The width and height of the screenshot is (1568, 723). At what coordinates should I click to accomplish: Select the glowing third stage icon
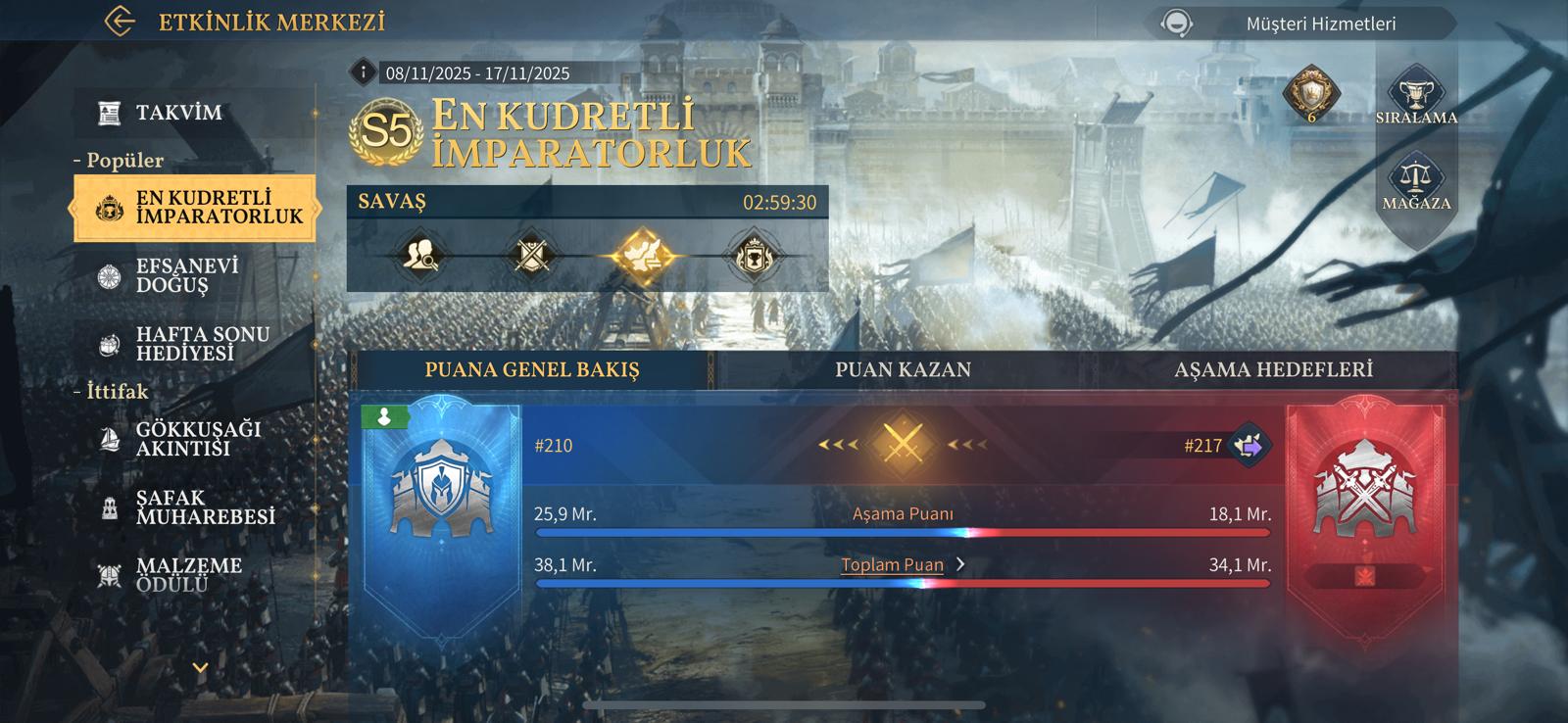(642, 257)
